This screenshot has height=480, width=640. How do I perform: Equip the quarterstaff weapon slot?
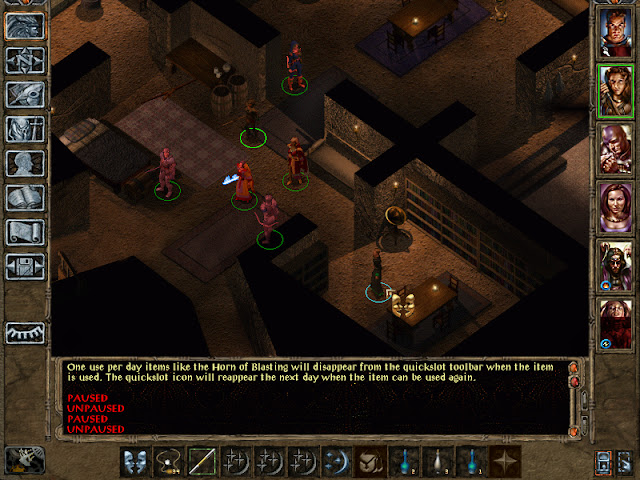point(203,461)
